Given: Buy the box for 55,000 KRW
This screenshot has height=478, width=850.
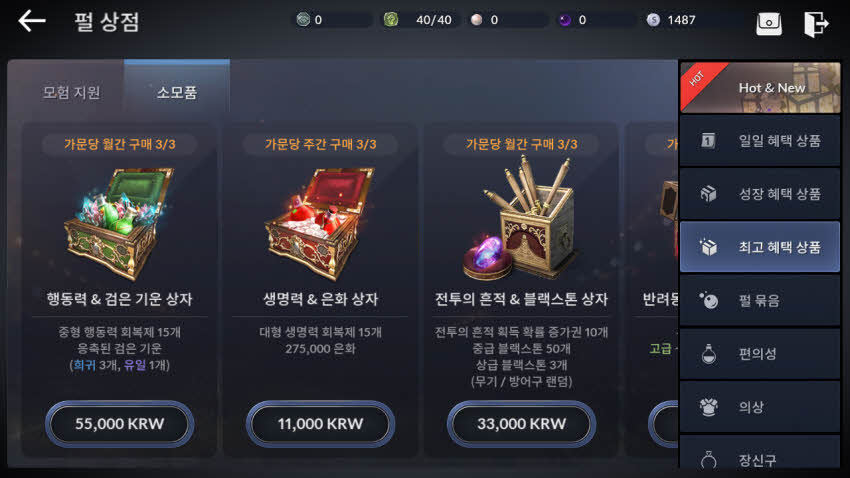Looking at the screenshot, I should (x=119, y=423).
